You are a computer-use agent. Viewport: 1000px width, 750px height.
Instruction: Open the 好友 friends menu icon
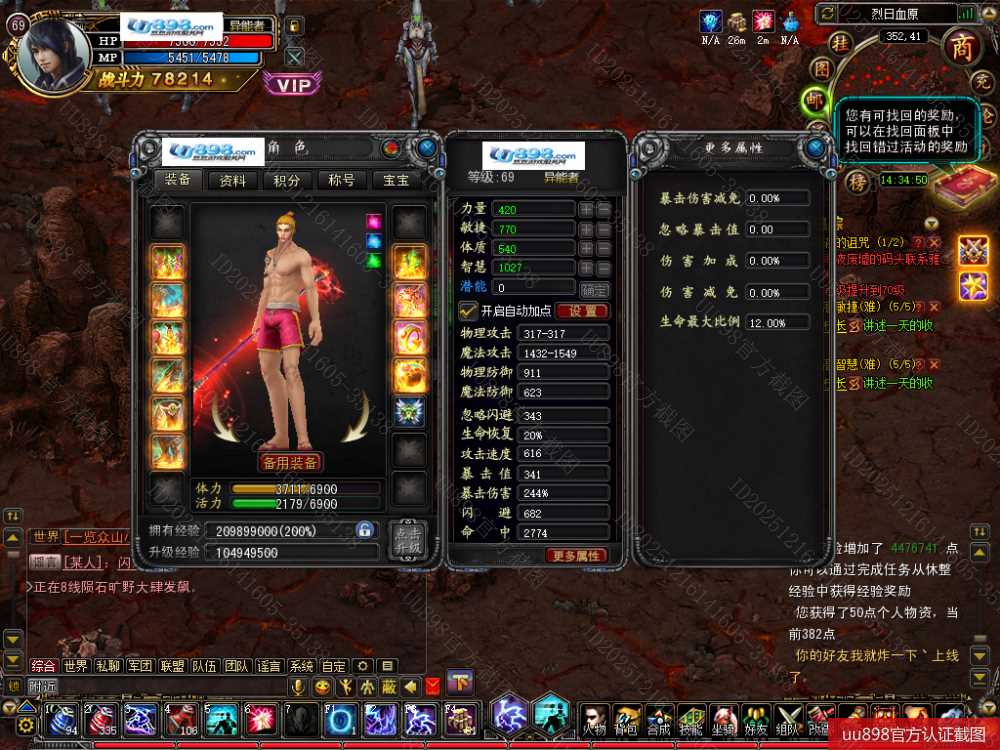pyautogui.click(x=756, y=719)
